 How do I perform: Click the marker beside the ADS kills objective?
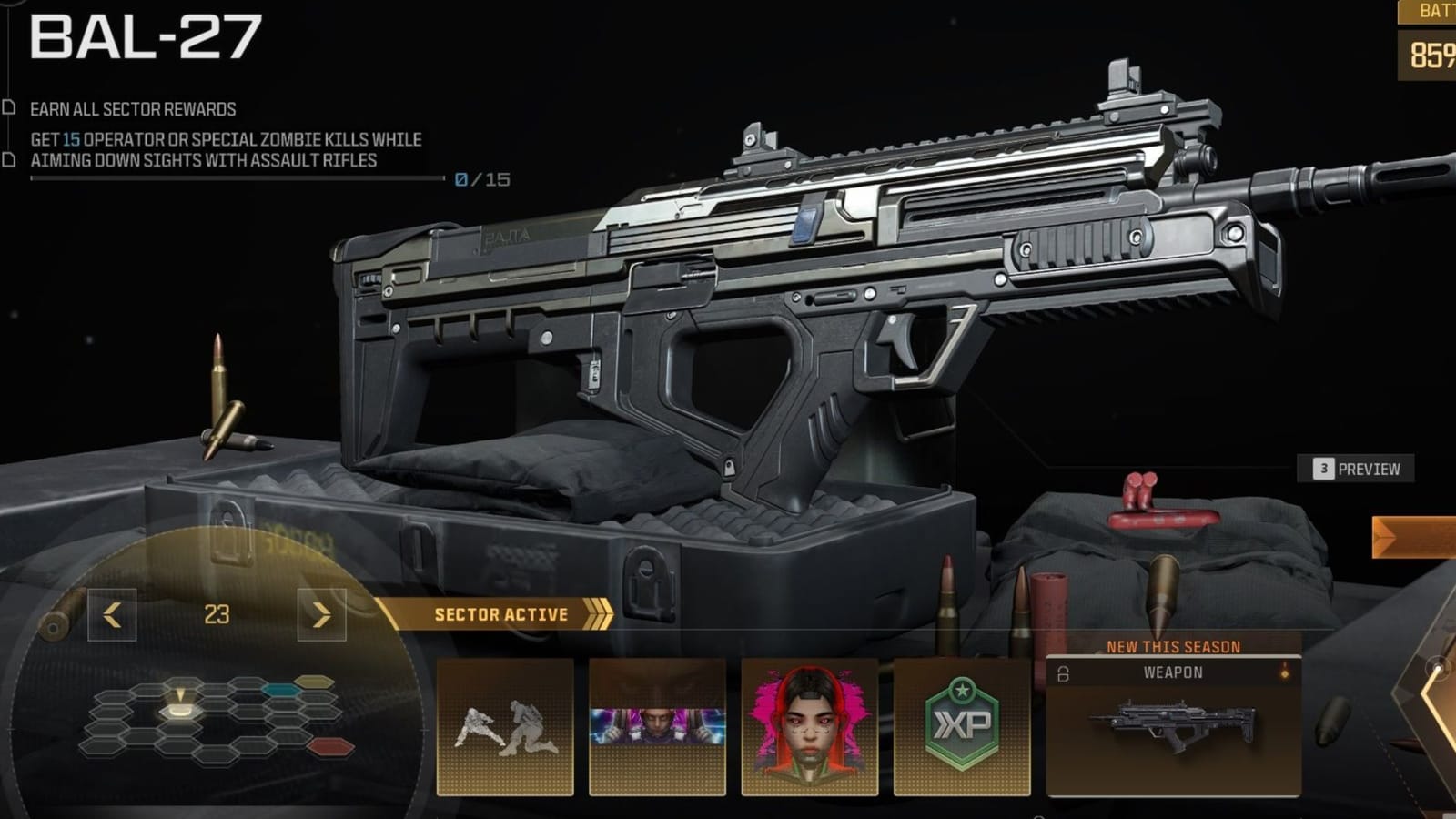[11, 158]
